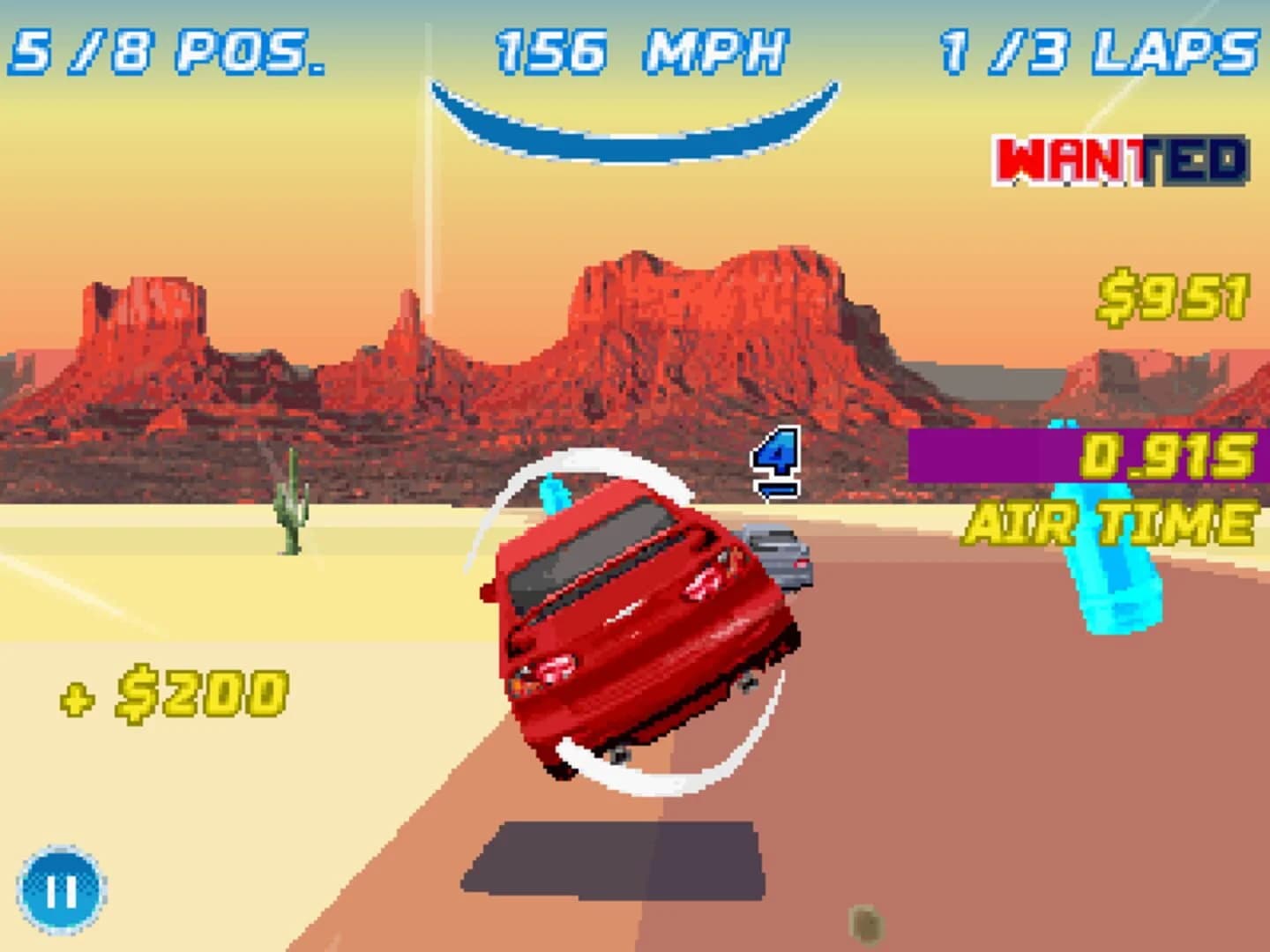Toggle the 5/8 POS. position indicator
Viewport: 1270px width, 952px height.
[x=167, y=50]
